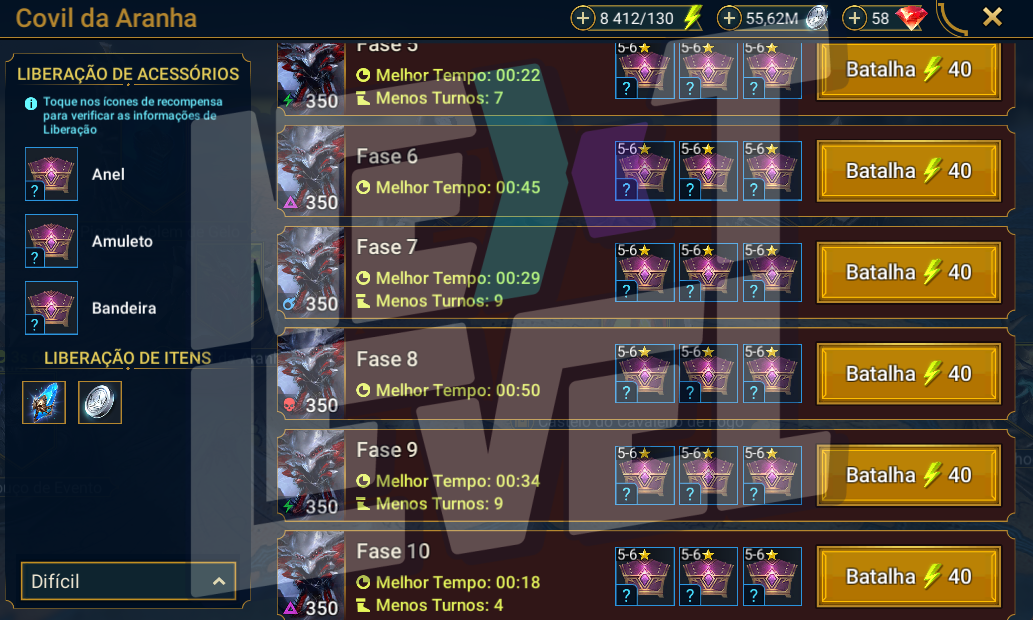Add more energy with the plus button
Image resolution: width=1033 pixels, height=620 pixels.
(x=584, y=18)
